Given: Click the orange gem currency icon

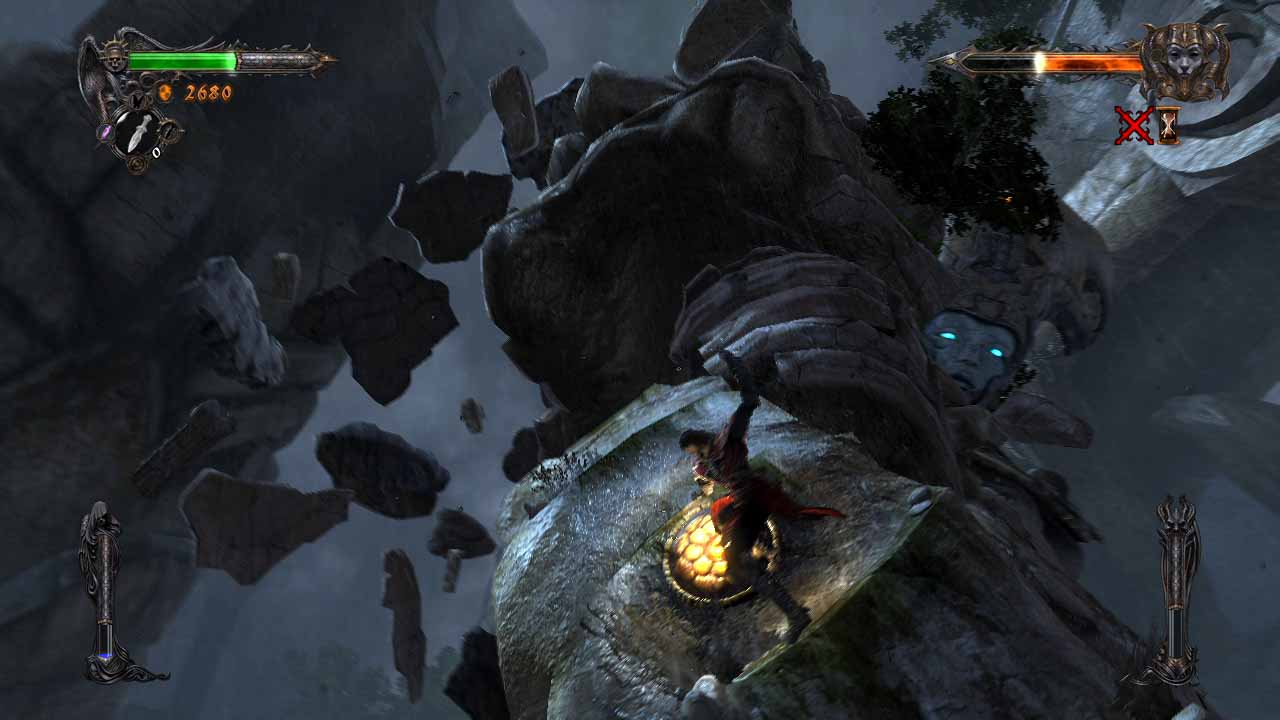Looking at the screenshot, I should (166, 92).
